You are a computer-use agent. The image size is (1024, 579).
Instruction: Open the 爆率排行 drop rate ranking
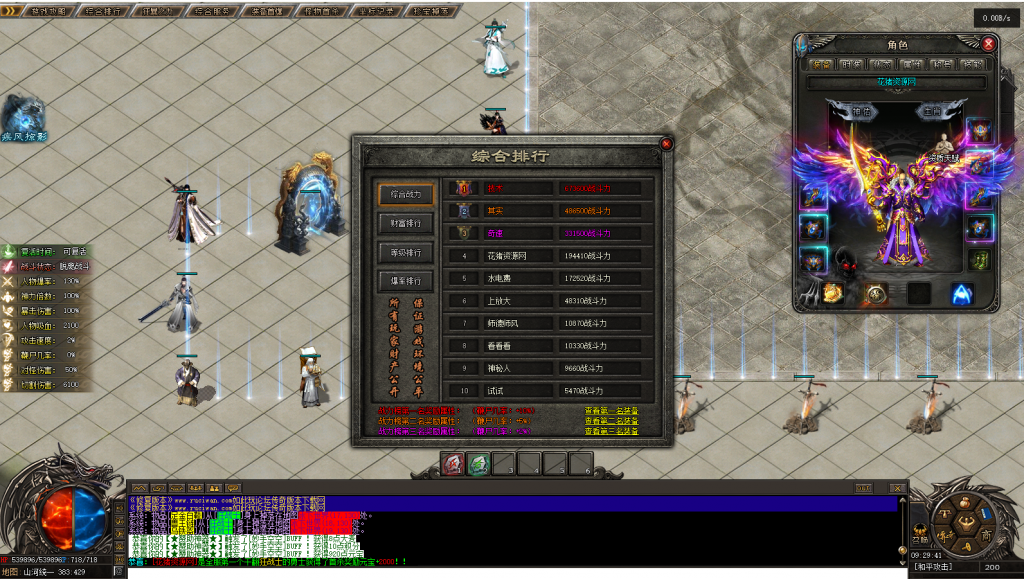406,281
